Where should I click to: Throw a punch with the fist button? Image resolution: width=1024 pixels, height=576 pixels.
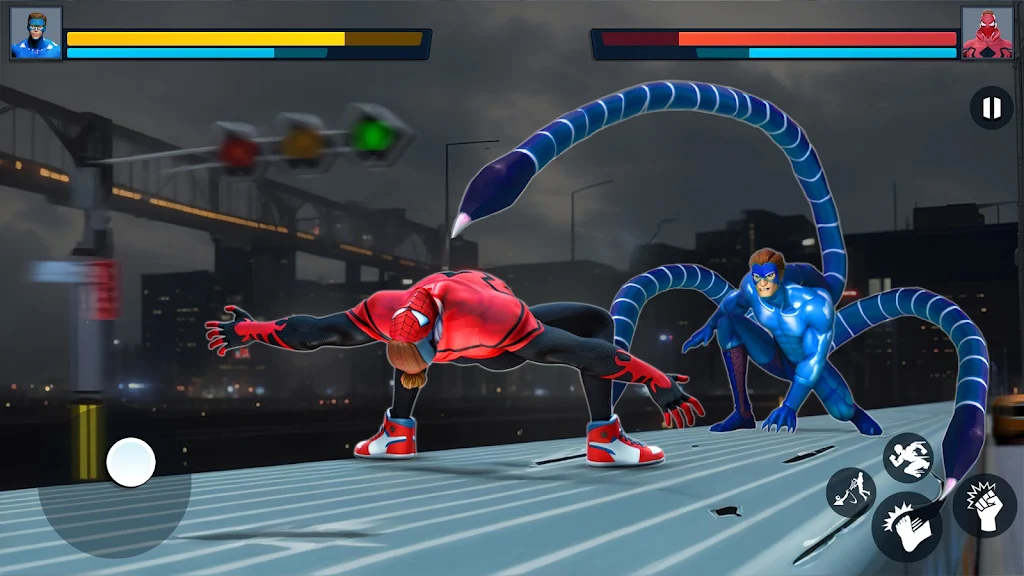tap(984, 505)
